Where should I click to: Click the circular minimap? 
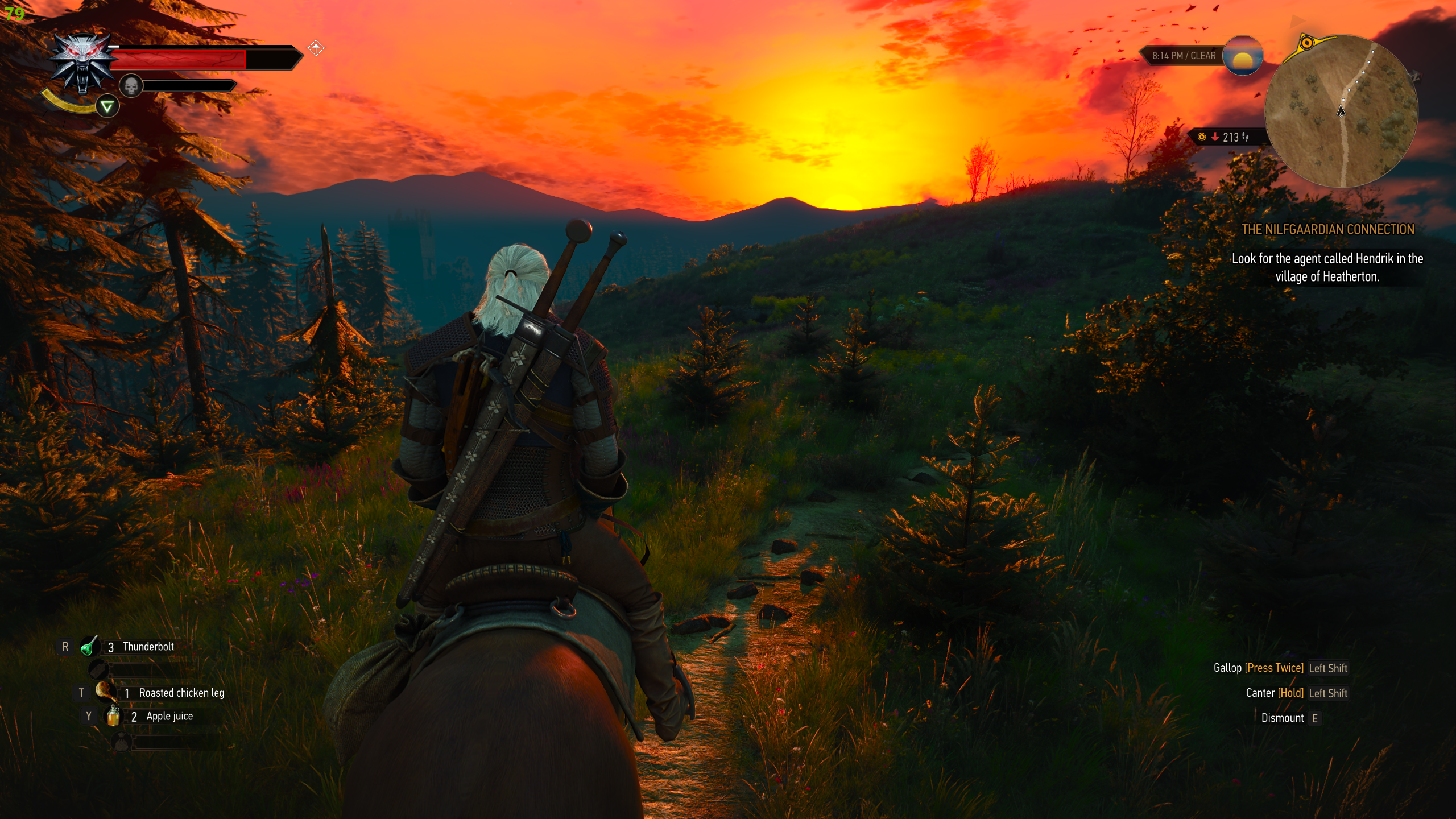click(1341, 111)
